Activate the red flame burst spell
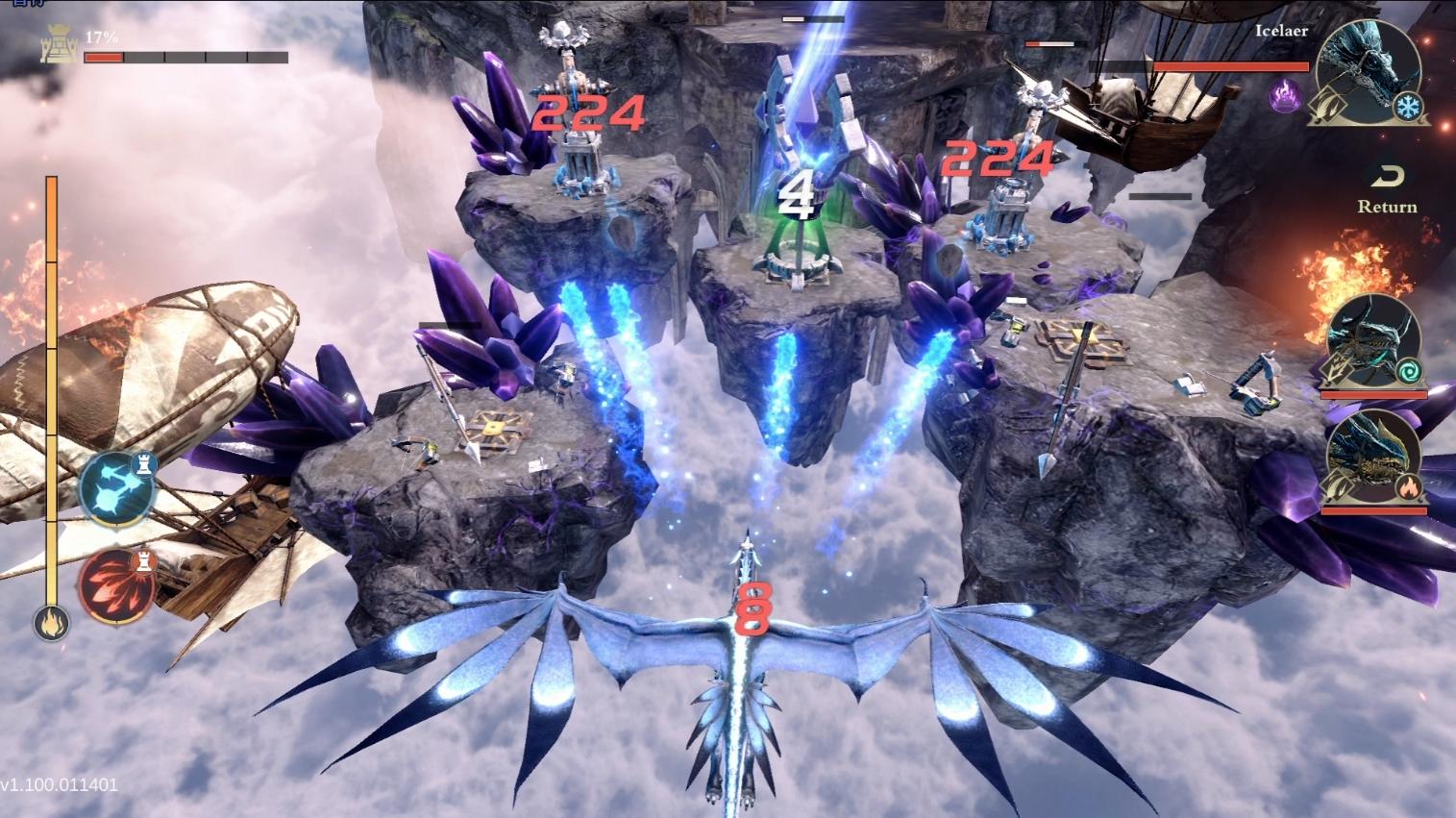 click(x=116, y=586)
